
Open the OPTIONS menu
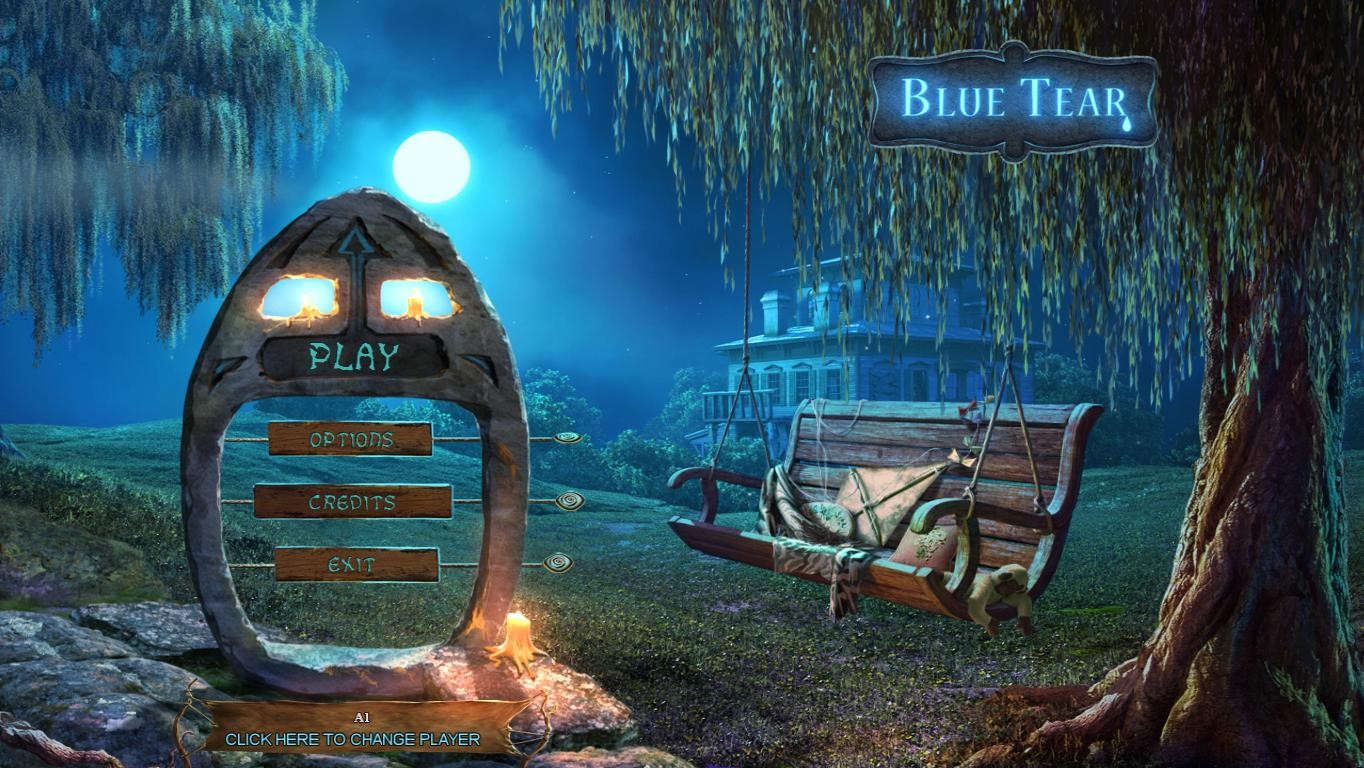350,439
